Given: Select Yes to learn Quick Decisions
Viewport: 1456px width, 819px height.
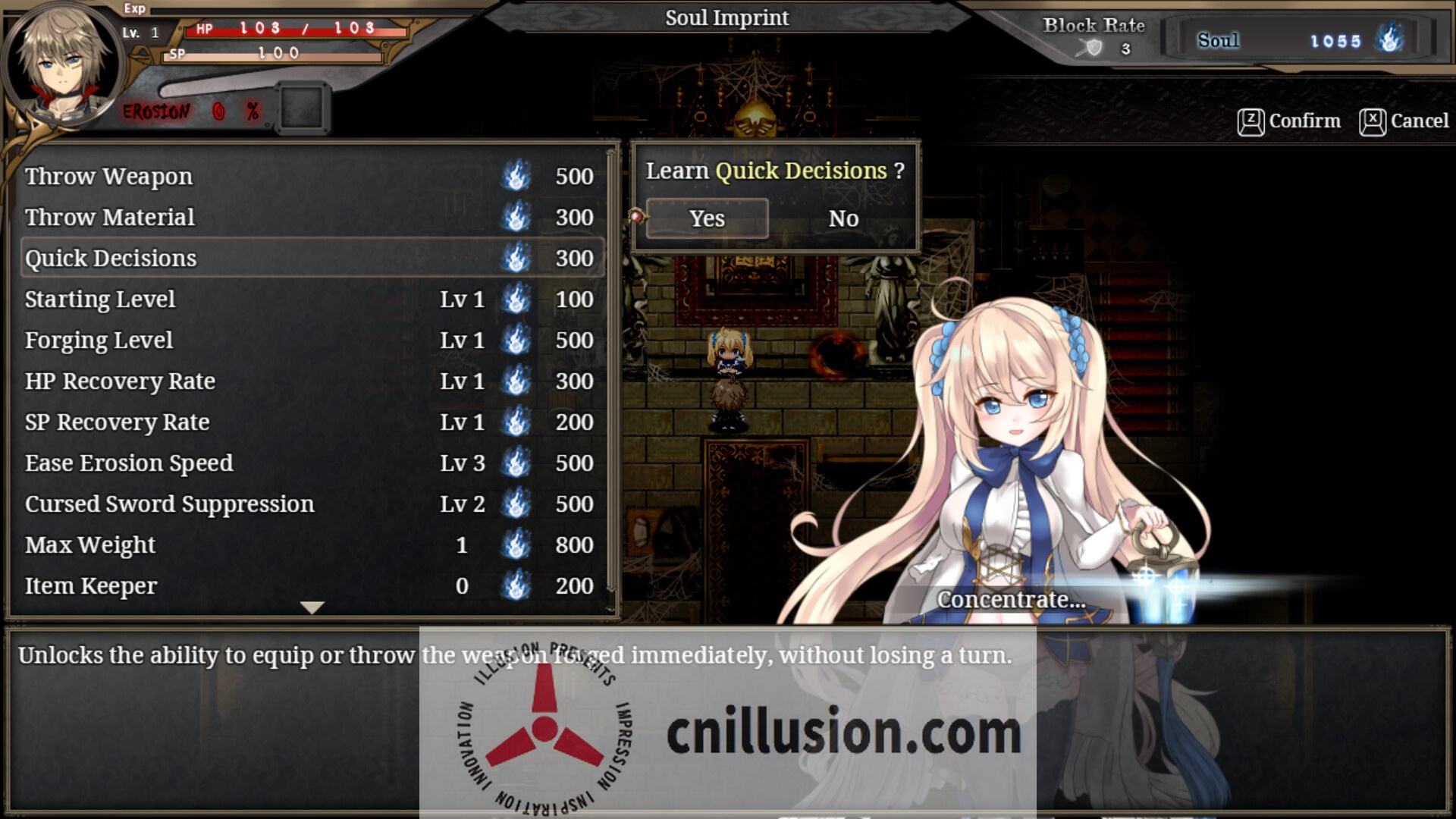Looking at the screenshot, I should (x=706, y=218).
